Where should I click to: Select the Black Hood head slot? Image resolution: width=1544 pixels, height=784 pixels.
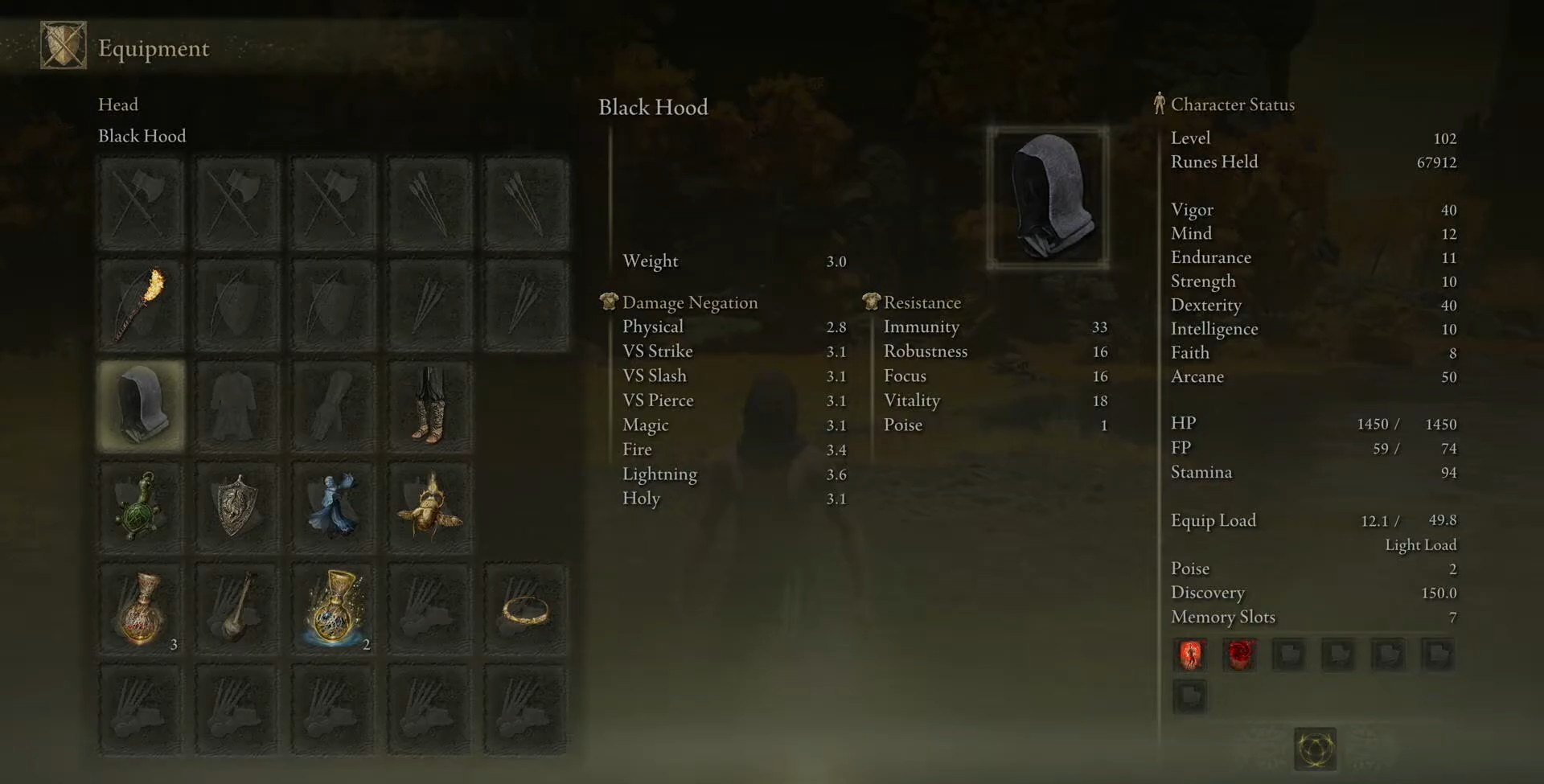(141, 405)
